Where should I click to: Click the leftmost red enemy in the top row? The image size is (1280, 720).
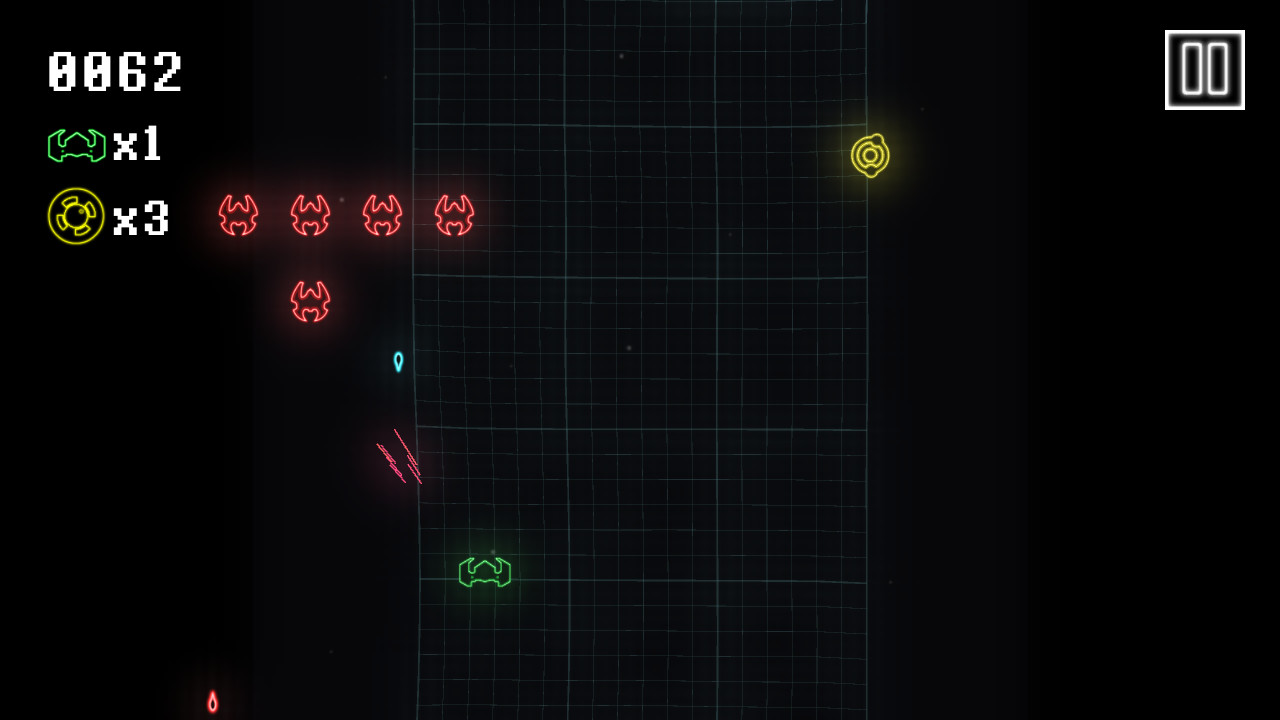238,215
